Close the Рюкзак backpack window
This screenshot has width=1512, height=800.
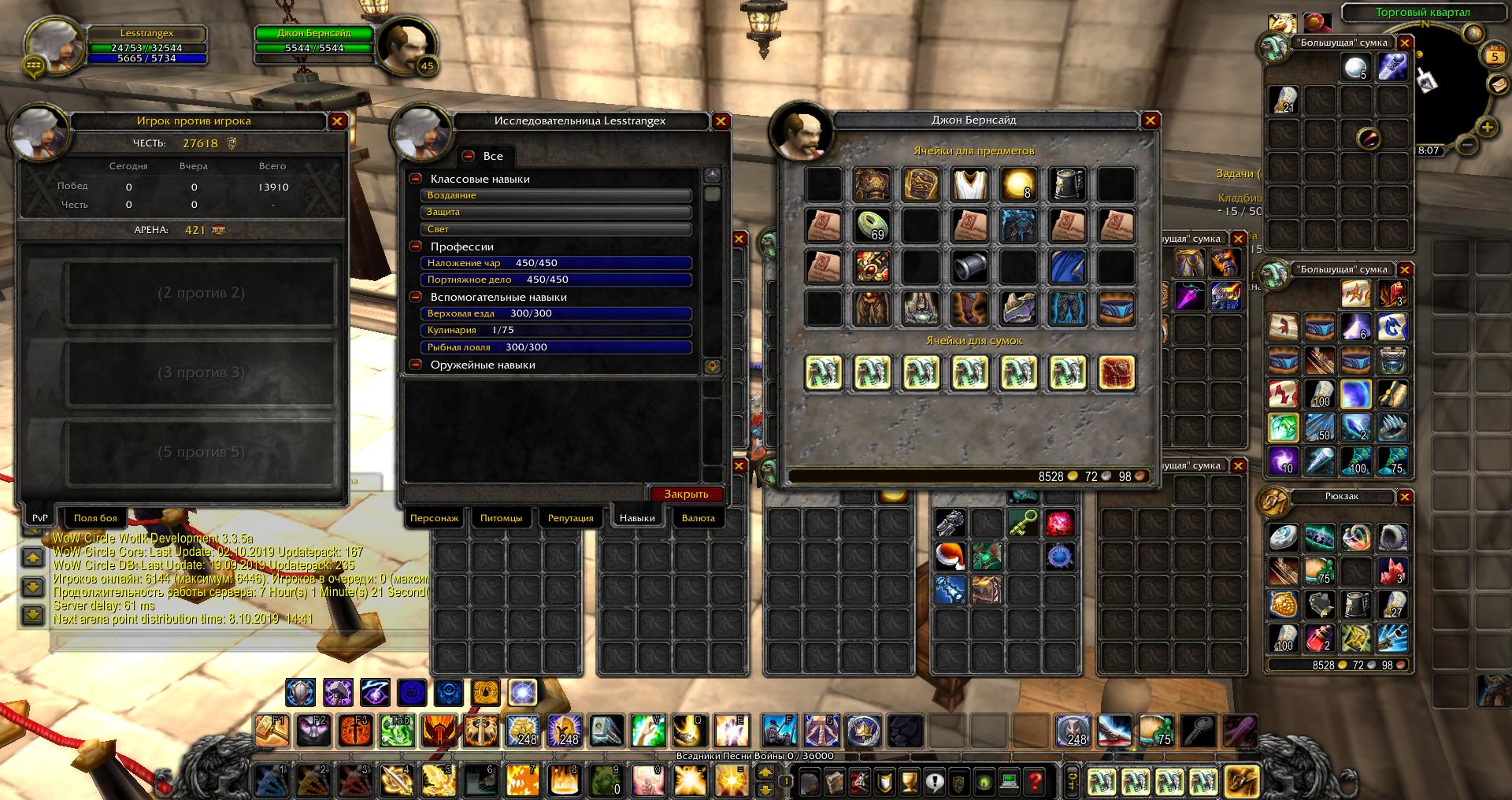[x=1405, y=497]
